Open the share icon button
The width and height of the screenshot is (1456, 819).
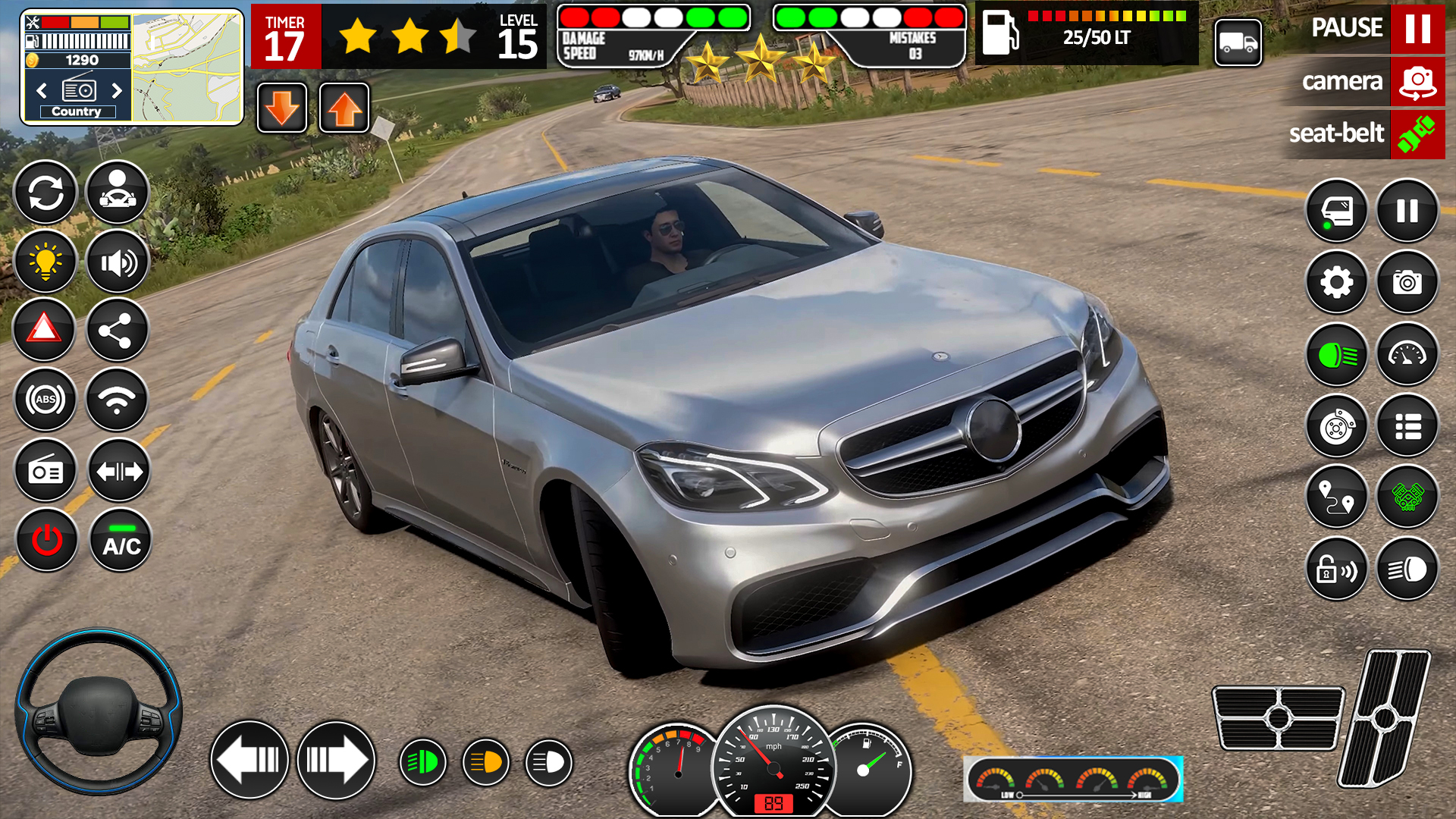[116, 329]
